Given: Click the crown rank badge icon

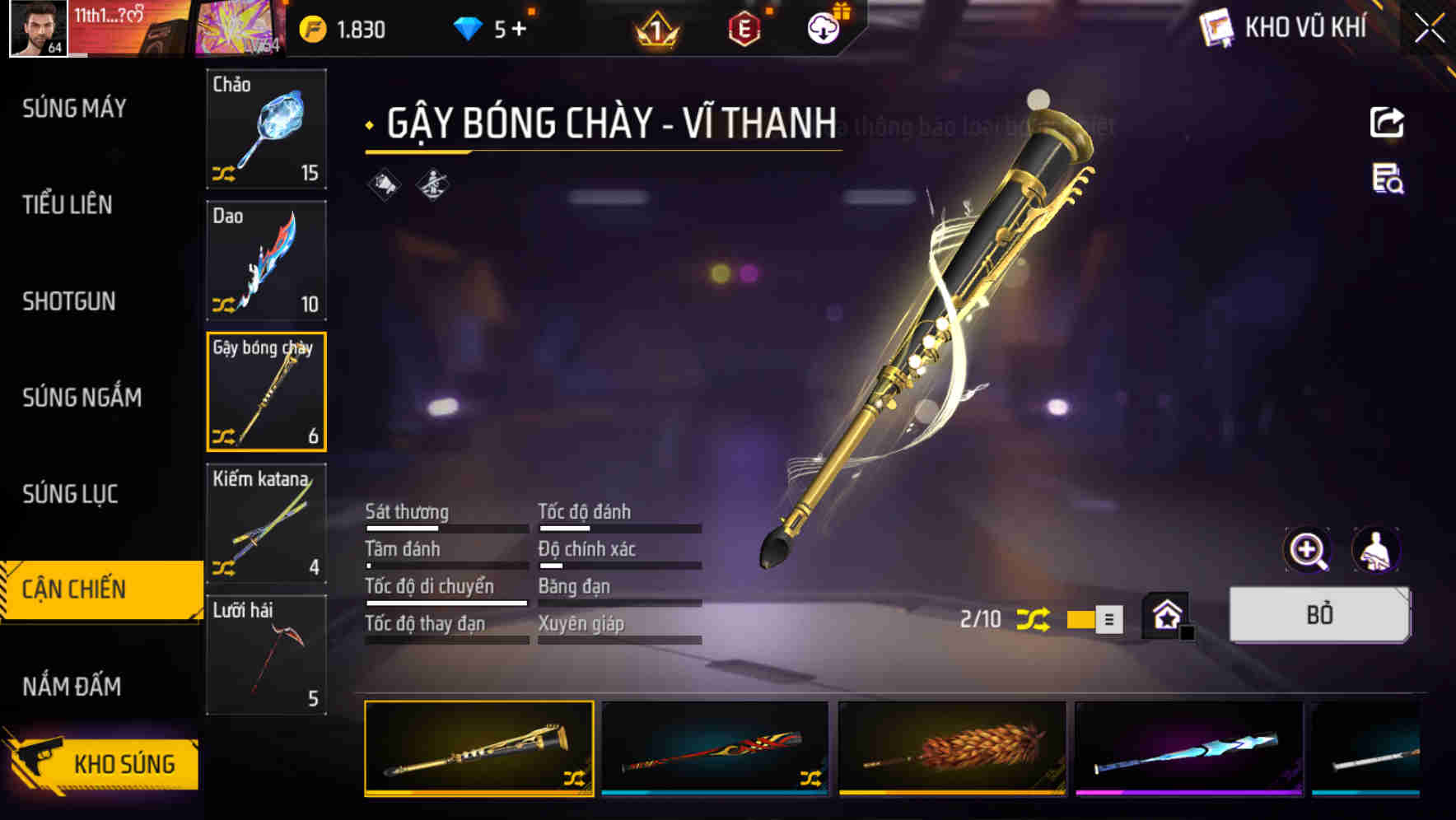Looking at the screenshot, I should coord(653,29).
